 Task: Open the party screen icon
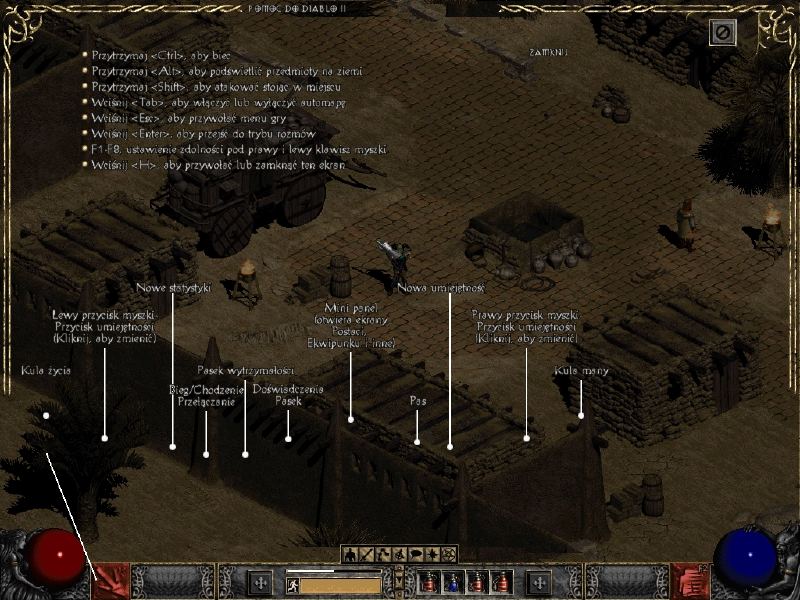tap(400, 554)
